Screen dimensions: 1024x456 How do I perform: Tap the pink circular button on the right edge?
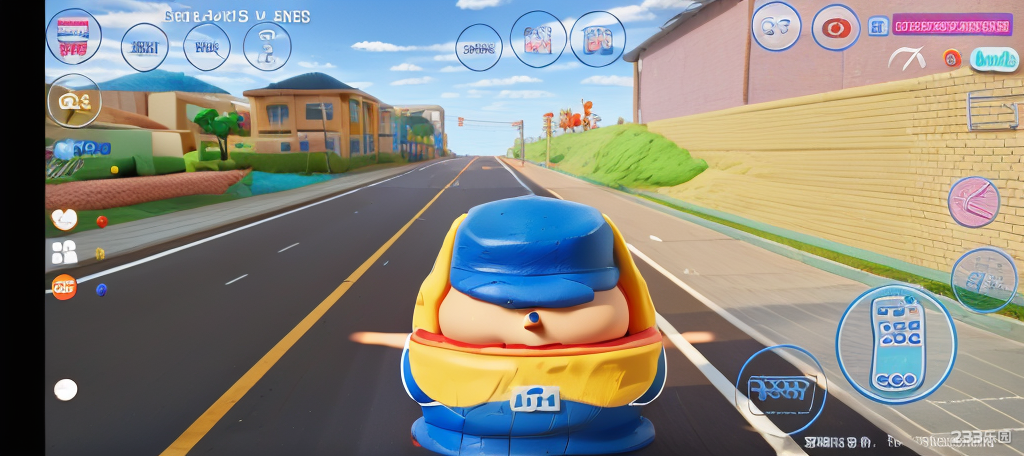click(x=973, y=201)
